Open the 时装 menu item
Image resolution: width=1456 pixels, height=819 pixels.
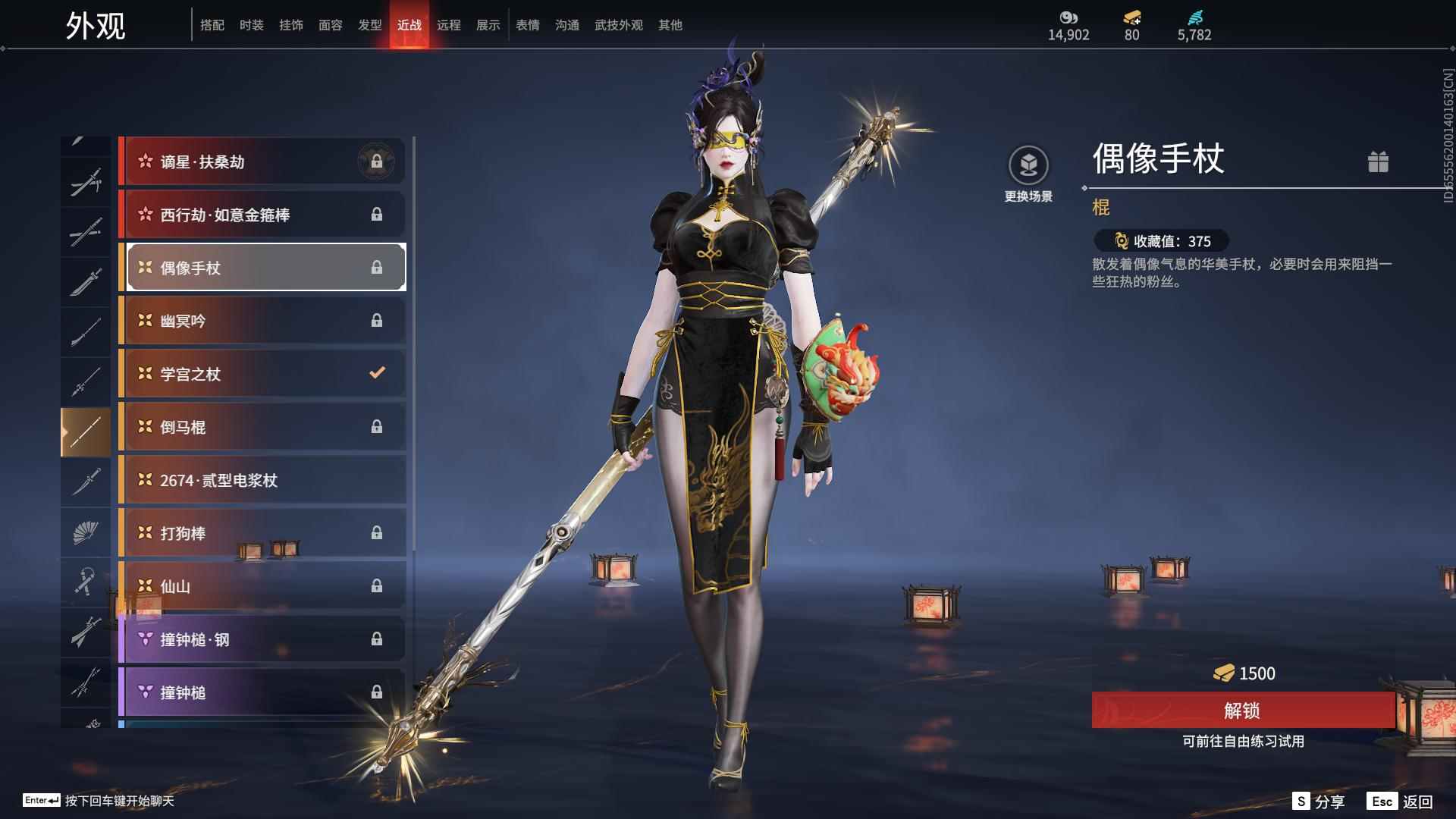(252, 25)
